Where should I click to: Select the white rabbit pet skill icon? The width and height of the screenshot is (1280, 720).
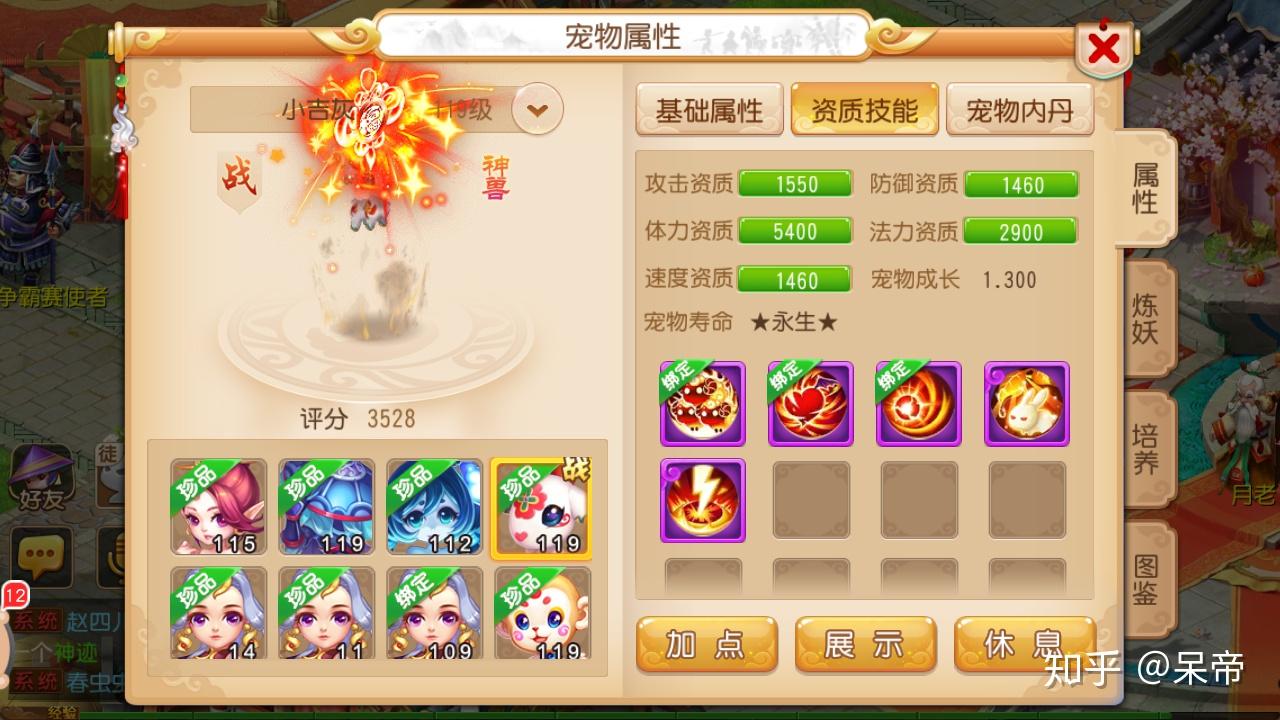[x=1024, y=404]
